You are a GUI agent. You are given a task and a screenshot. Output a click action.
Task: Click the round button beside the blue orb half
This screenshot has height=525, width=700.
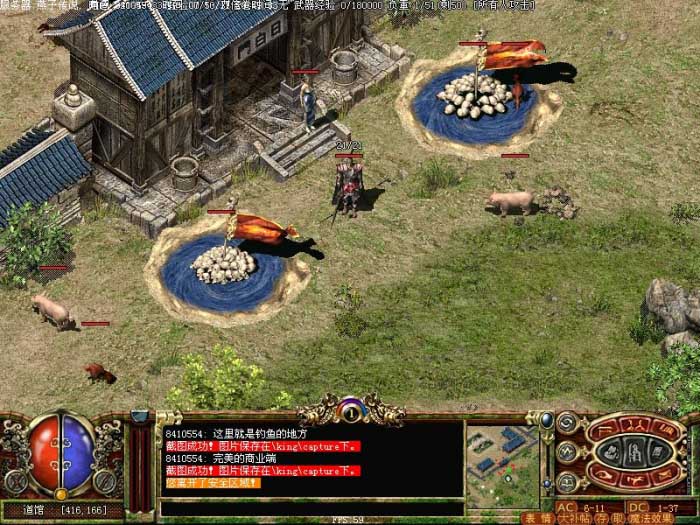(106, 480)
